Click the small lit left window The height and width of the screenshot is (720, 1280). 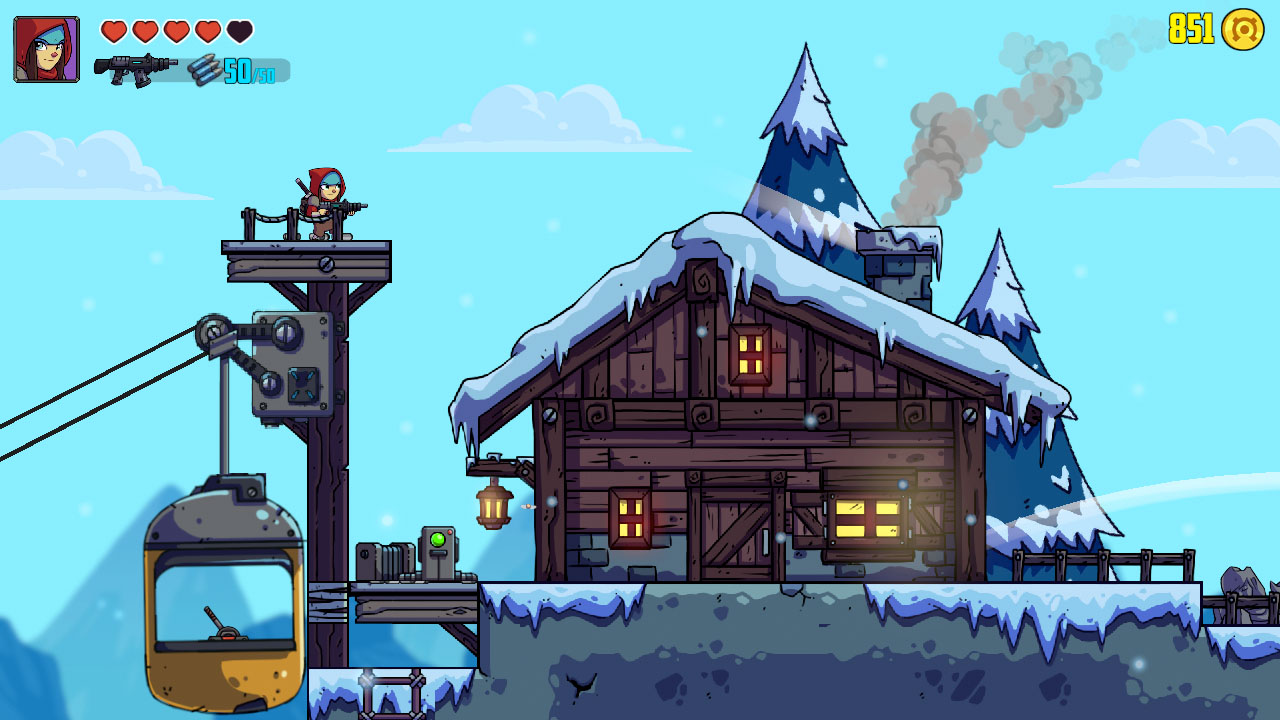(629, 518)
